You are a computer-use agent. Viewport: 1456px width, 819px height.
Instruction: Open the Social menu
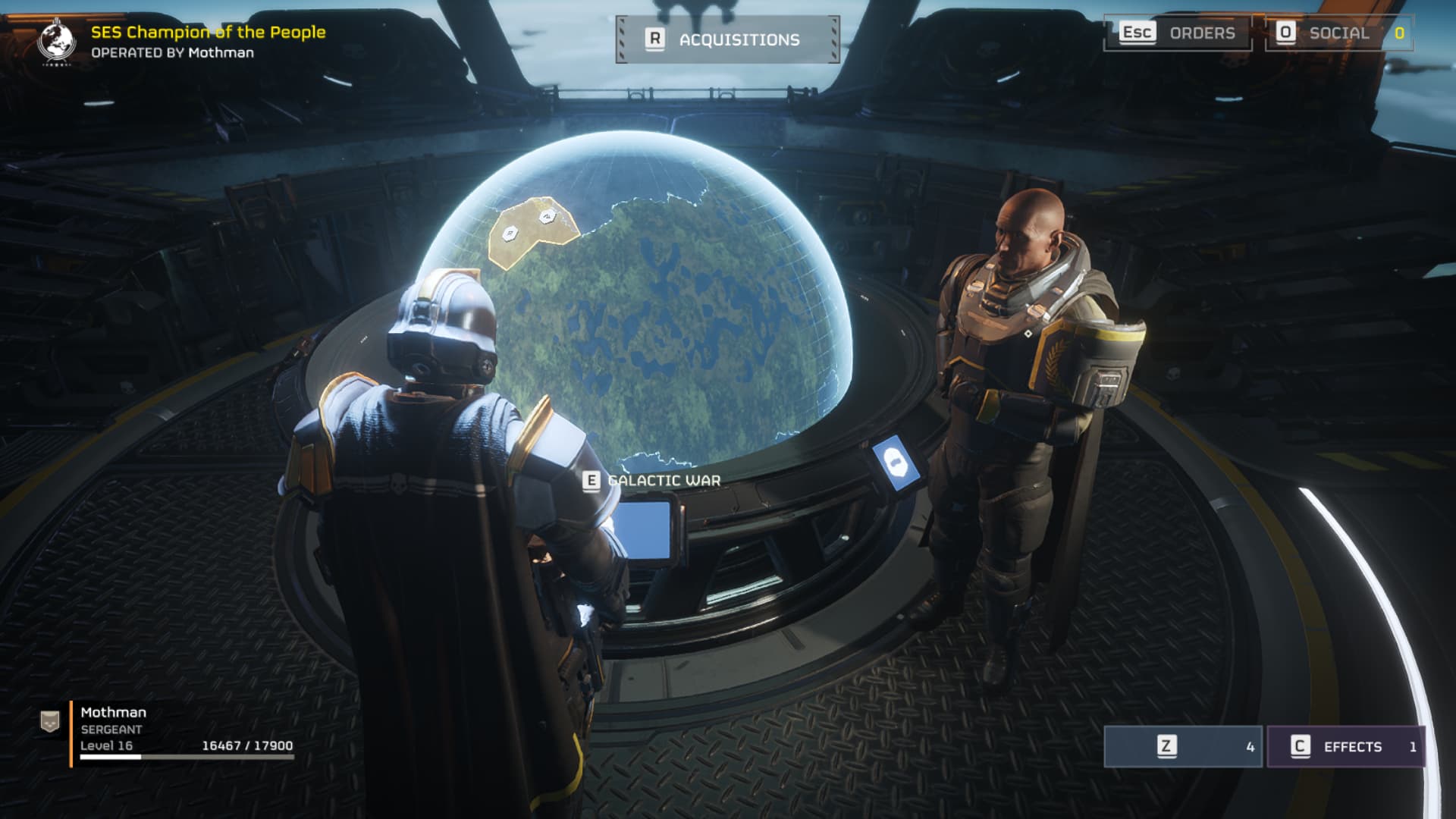tap(1338, 33)
